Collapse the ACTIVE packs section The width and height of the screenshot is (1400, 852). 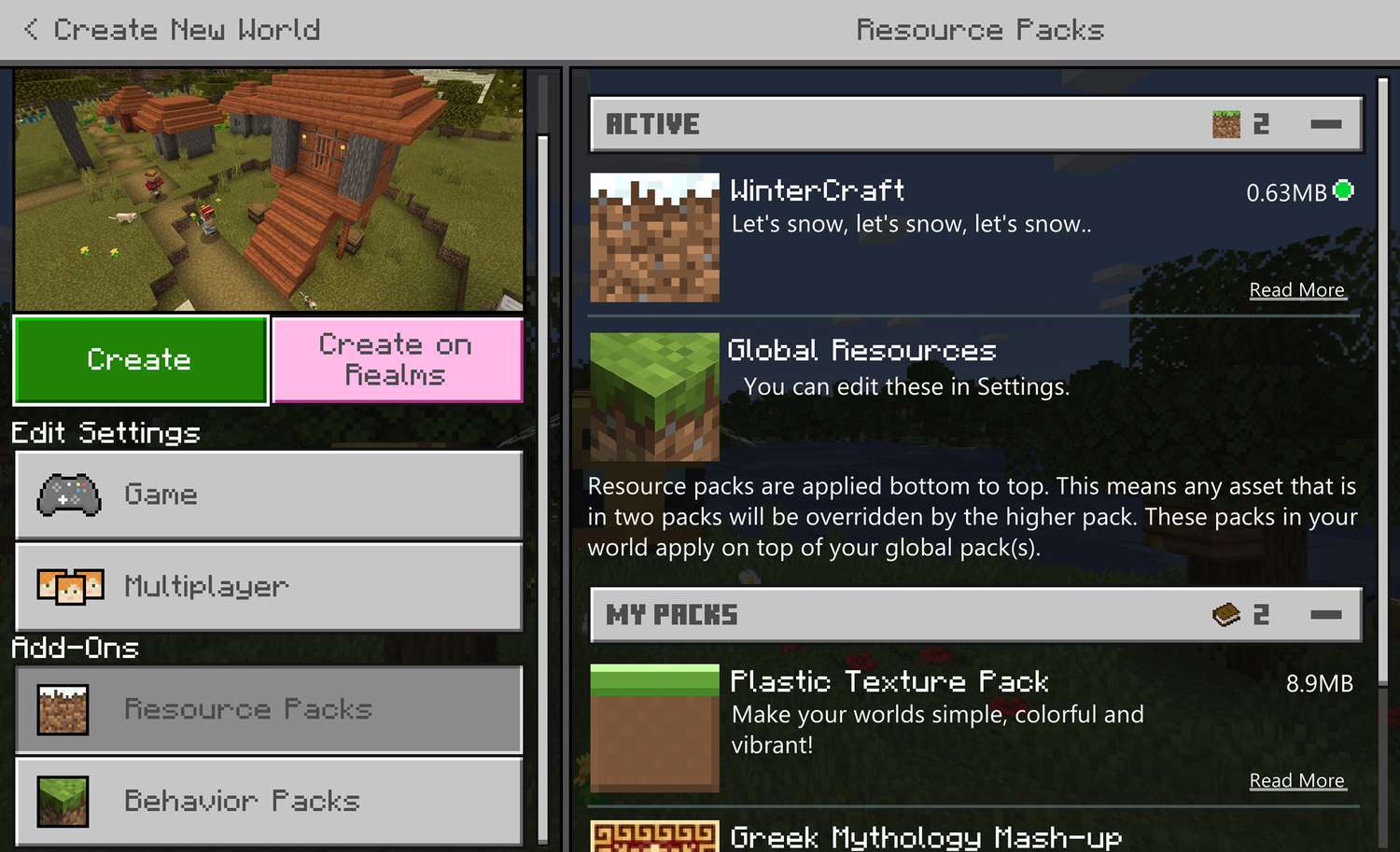(x=1326, y=122)
